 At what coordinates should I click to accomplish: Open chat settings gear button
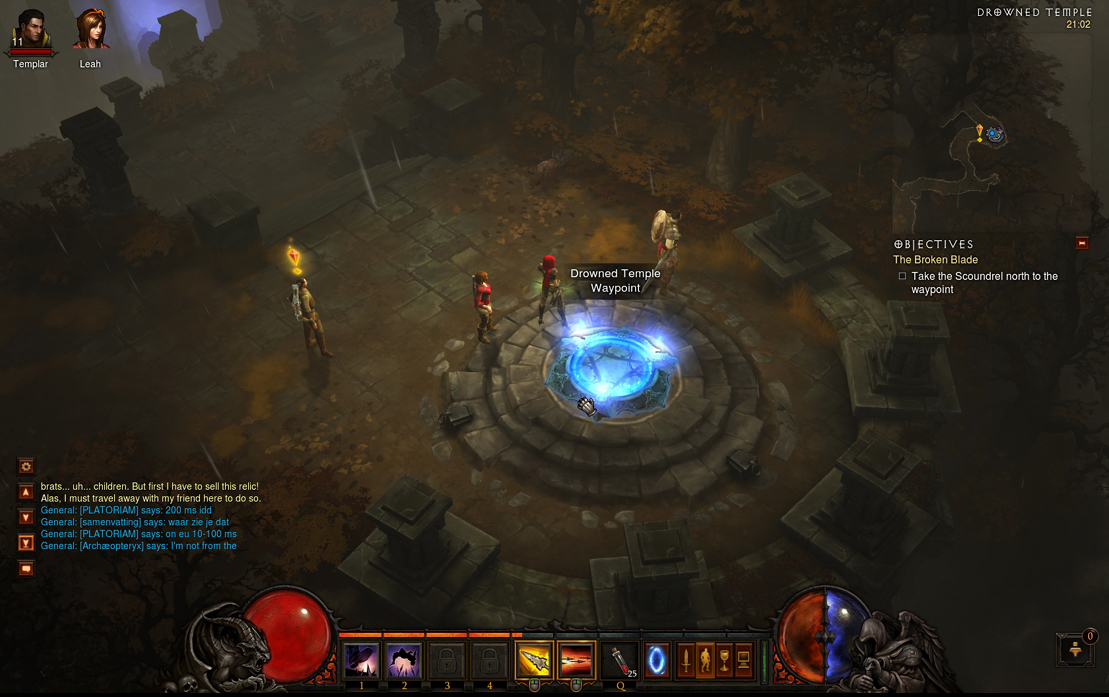pyautogui.click(x=26, y=466)
